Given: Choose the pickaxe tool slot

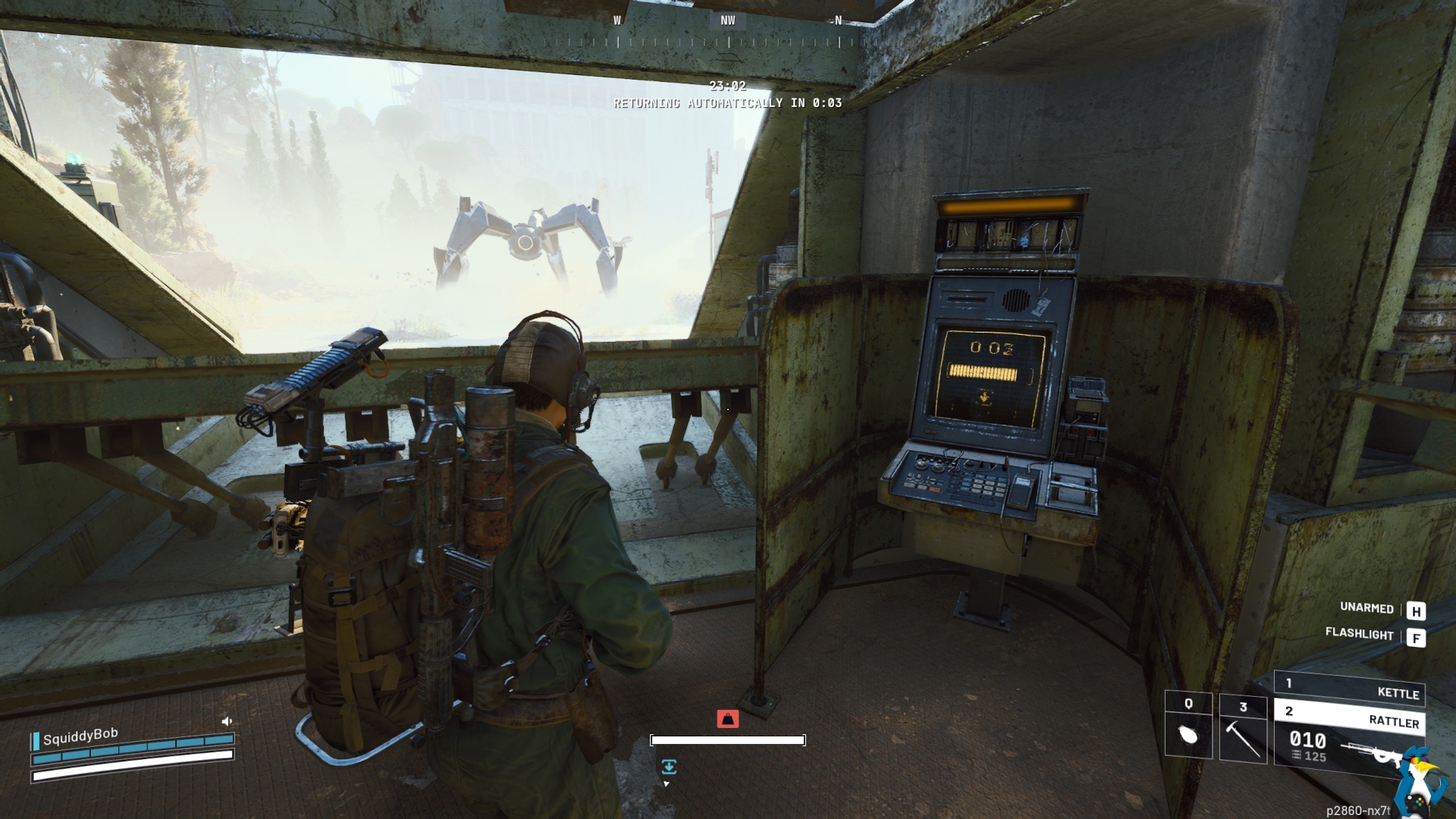Looking at the screenshot, I should [x=1243, y=728].
